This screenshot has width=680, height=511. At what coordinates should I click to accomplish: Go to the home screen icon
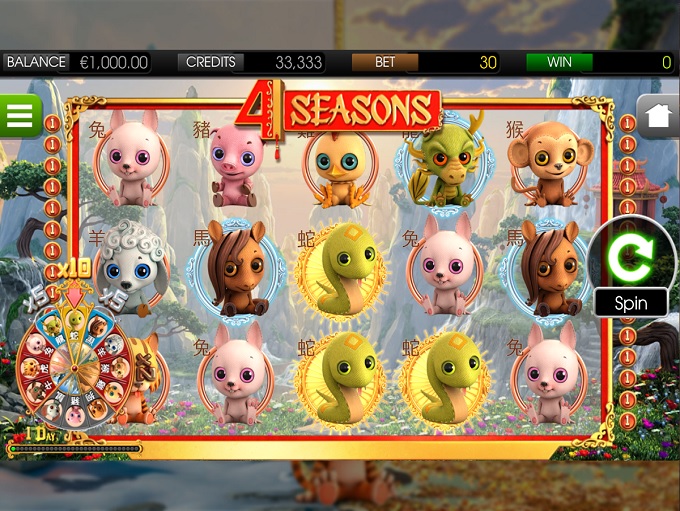[x=657, y=116]
